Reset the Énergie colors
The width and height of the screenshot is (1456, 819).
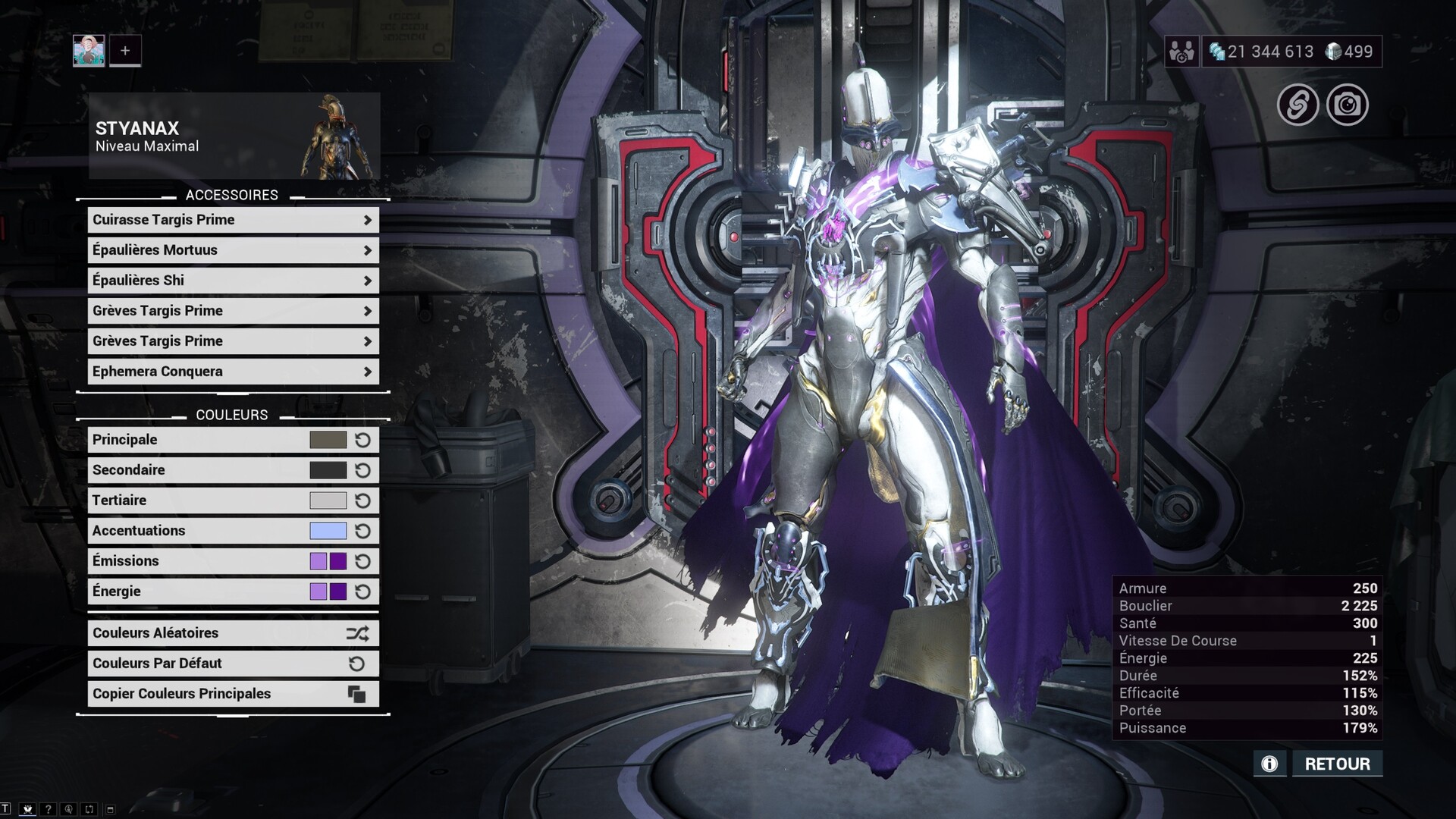tap(362, 591)
